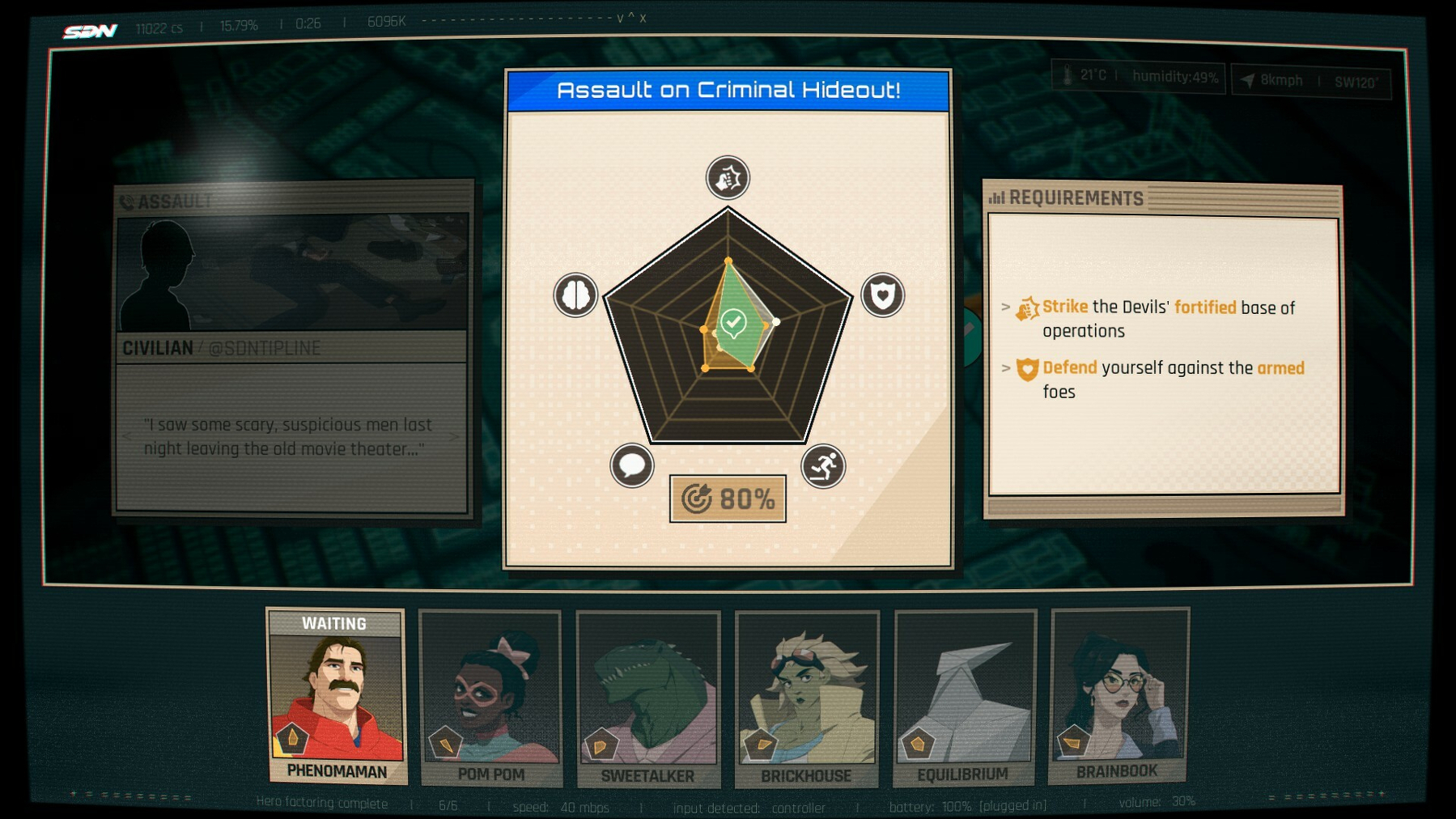Click the 80% success rate gauge
Viewport: 1456px width, 819px height.
point(728,499)
